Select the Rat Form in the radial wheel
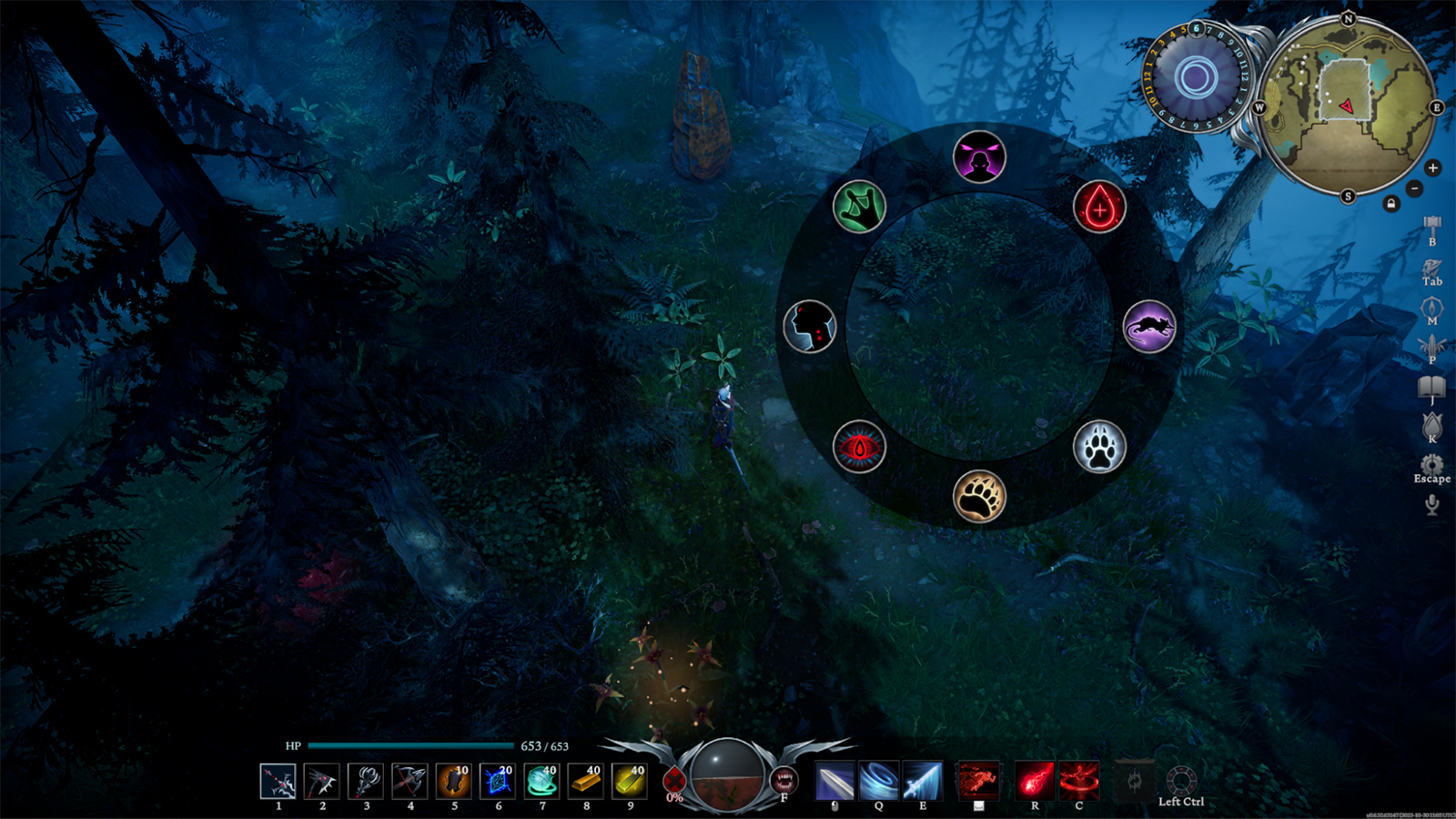Screen dimensions: 1456x819 pyautogui.click(x=1148, y=326)
